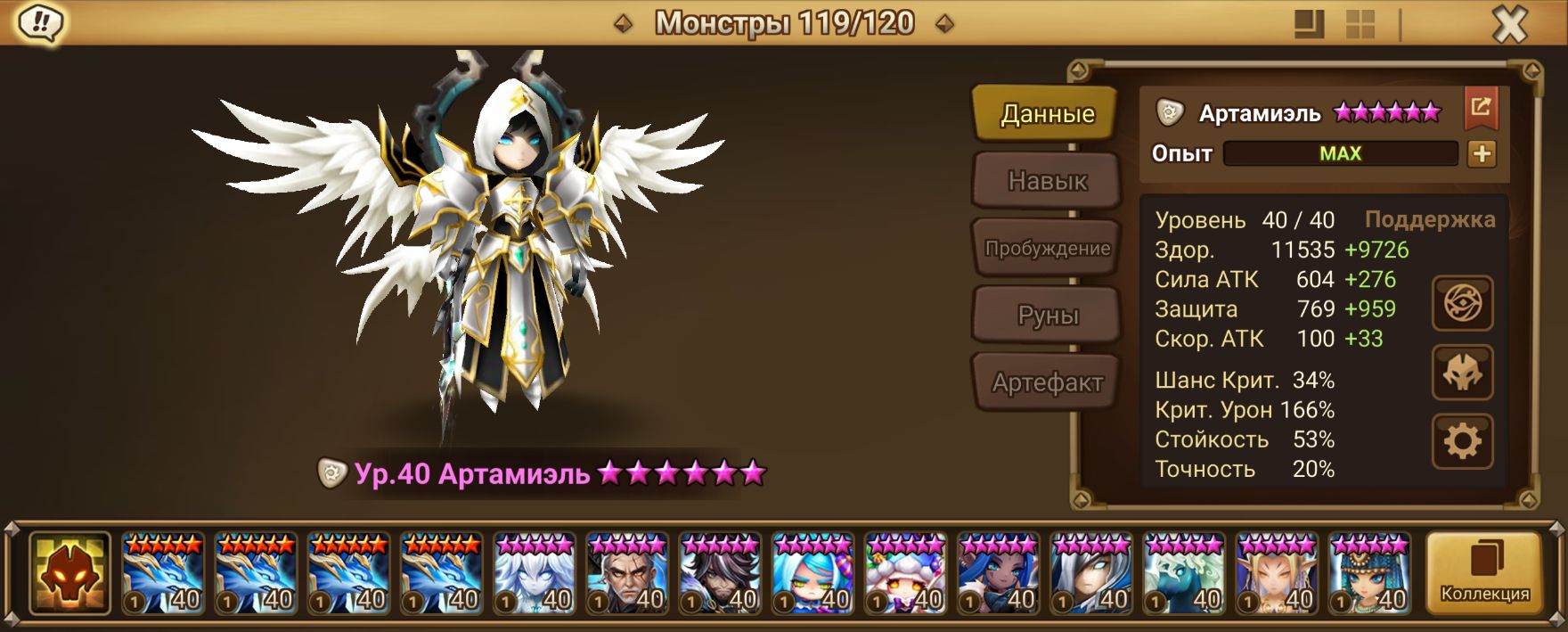Choose the scarred grey-haired man thumbnail
1568x632 pixels.
(626, 573)
